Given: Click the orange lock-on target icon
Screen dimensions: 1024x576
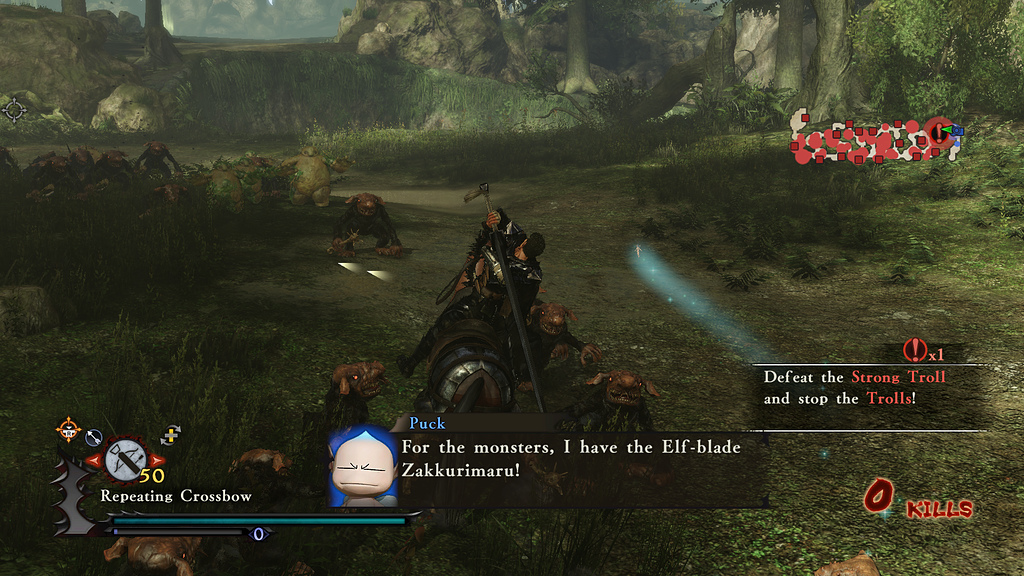Looking at the screenshot, I should click(68, 431).
